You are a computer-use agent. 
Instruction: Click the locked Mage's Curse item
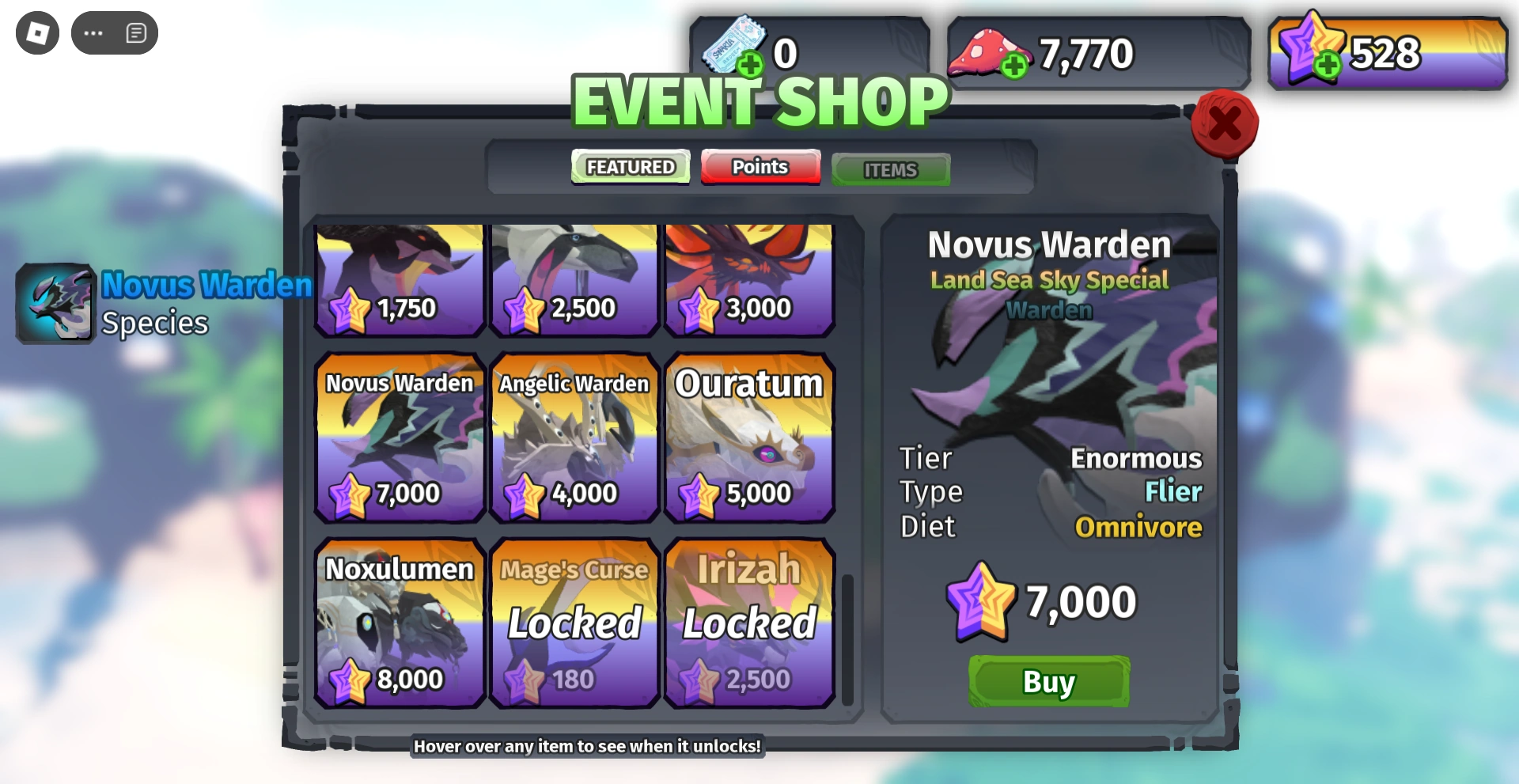[x=574, y=623]
